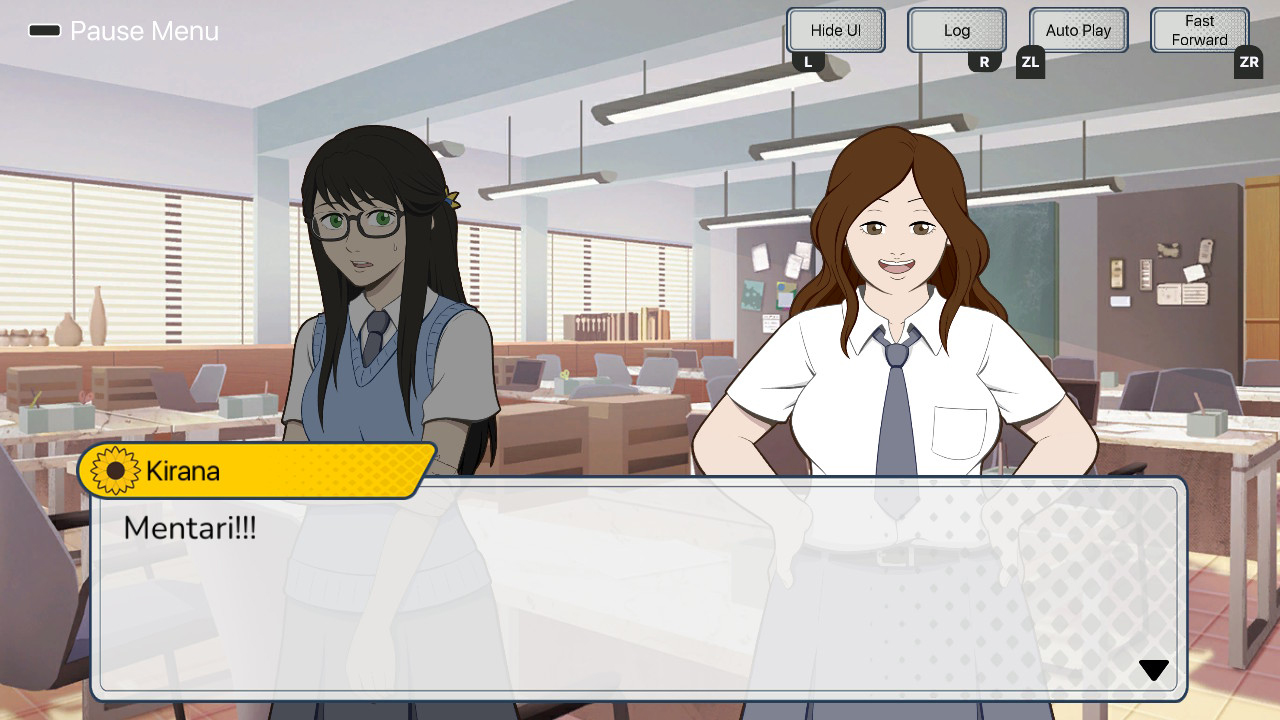Select the ZL badge beside Auto Play
This screenshot has width=1280, height=720.
pos(1029,61)
